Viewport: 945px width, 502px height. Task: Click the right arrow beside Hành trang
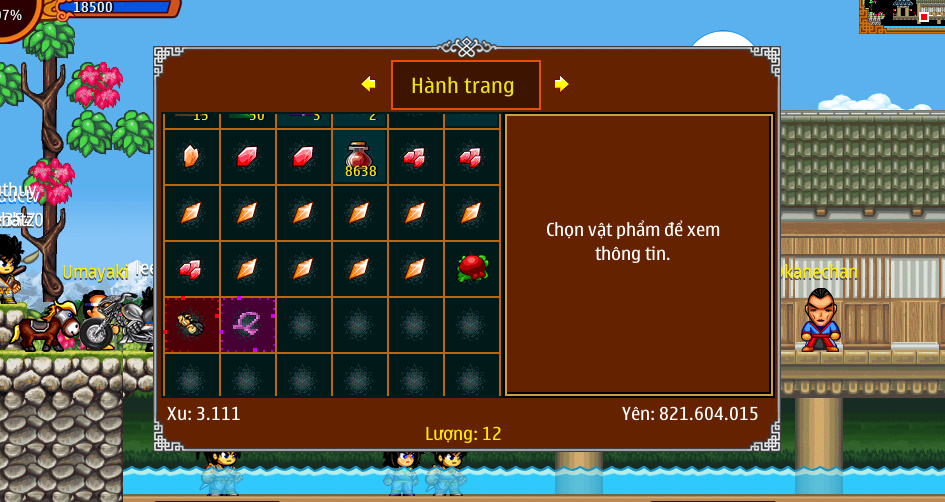tap(561, 84)
